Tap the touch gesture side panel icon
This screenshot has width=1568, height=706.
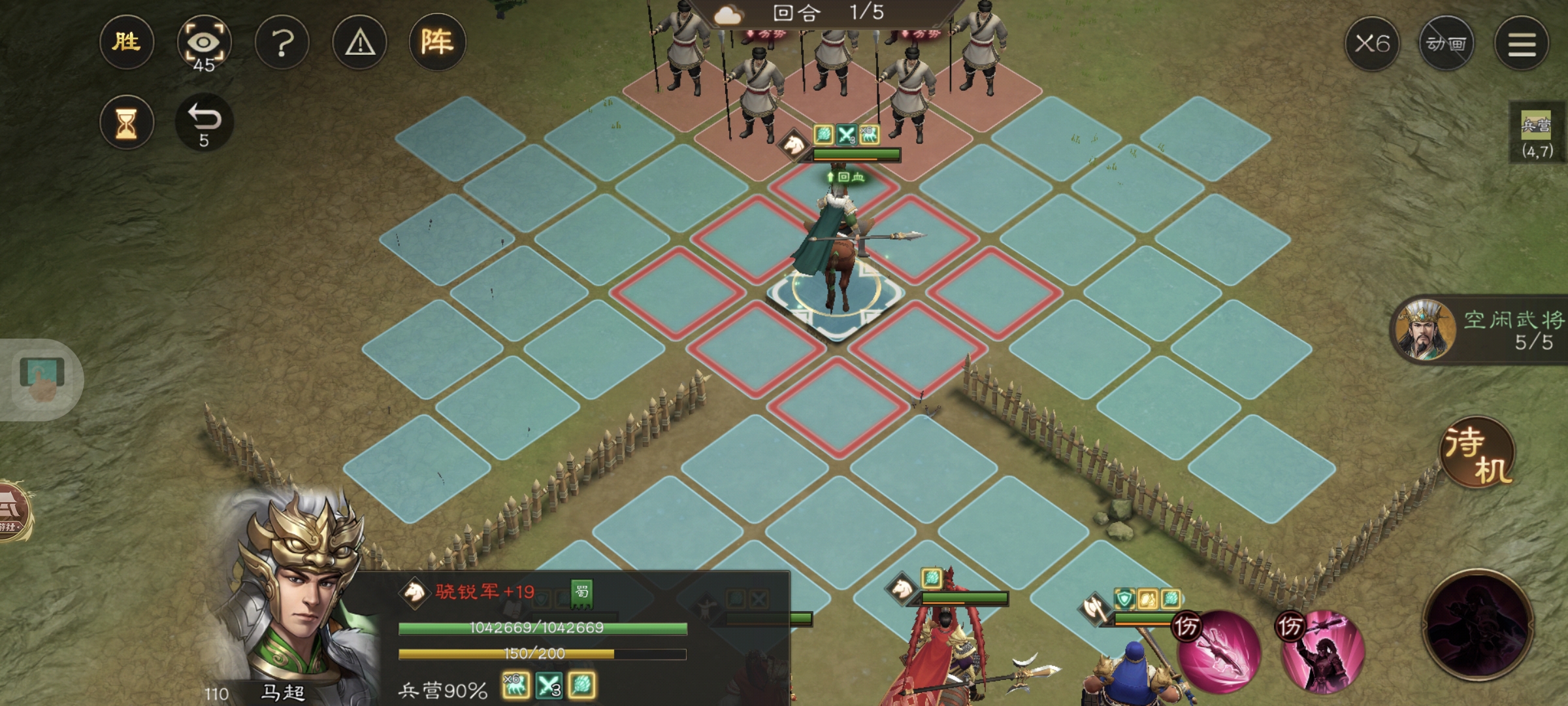42,380
